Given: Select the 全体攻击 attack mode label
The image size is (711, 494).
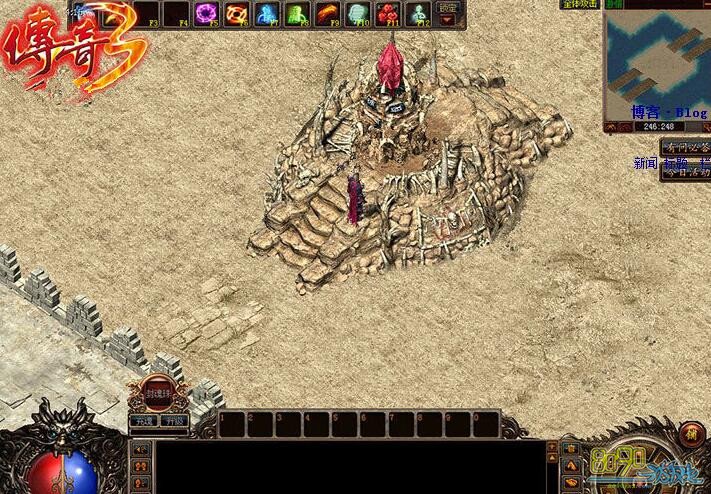Looking at the screenshot, I should click(579, 5).
